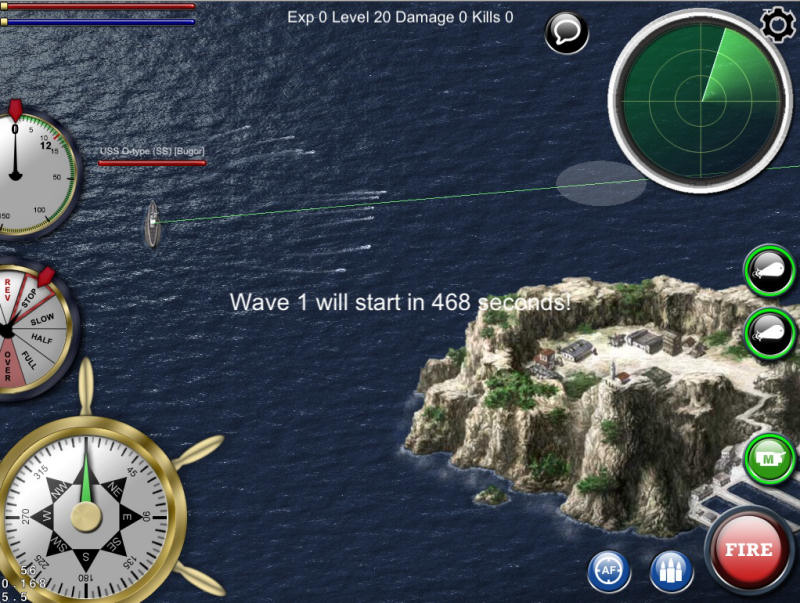The image size is (800, 603).
Task: Select the ammunition shells button
Action: [671, 571]
